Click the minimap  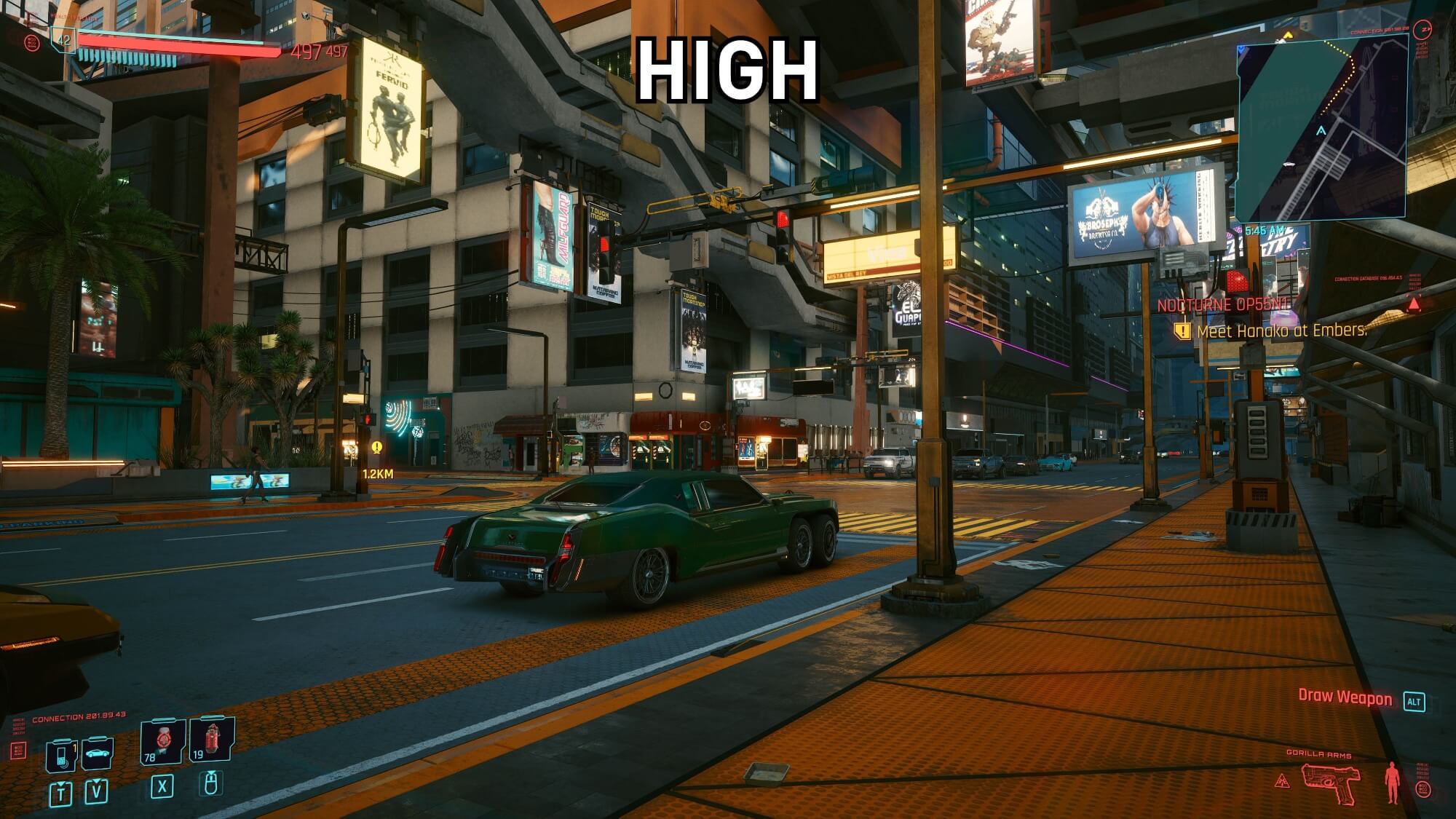(1321, 129)
